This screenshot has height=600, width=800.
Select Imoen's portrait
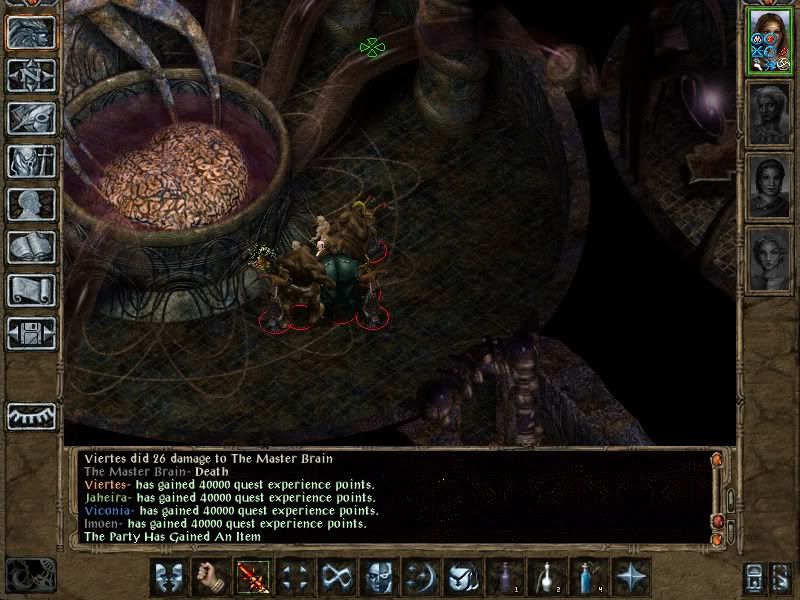point(769,258)
